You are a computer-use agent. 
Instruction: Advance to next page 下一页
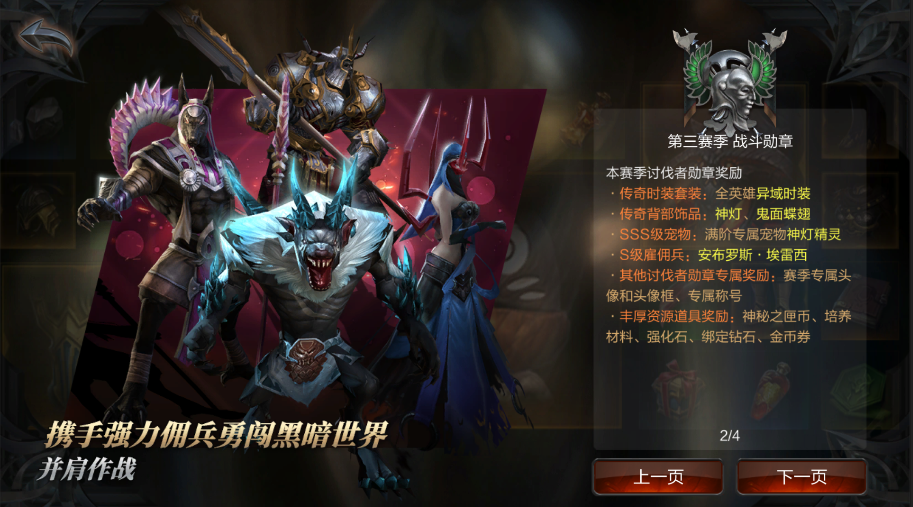point(801,477)
